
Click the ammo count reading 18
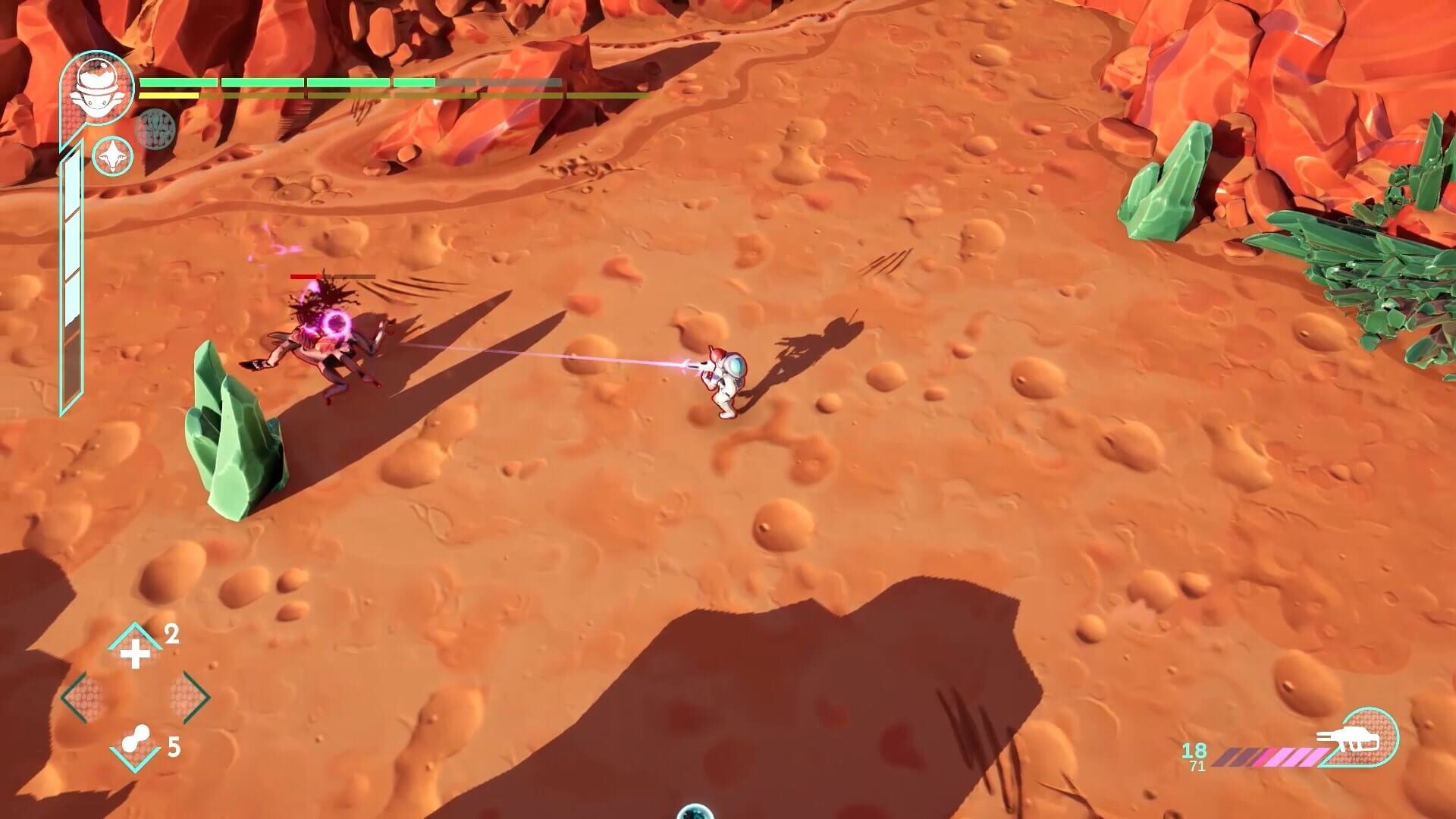tap(1196, 751)
